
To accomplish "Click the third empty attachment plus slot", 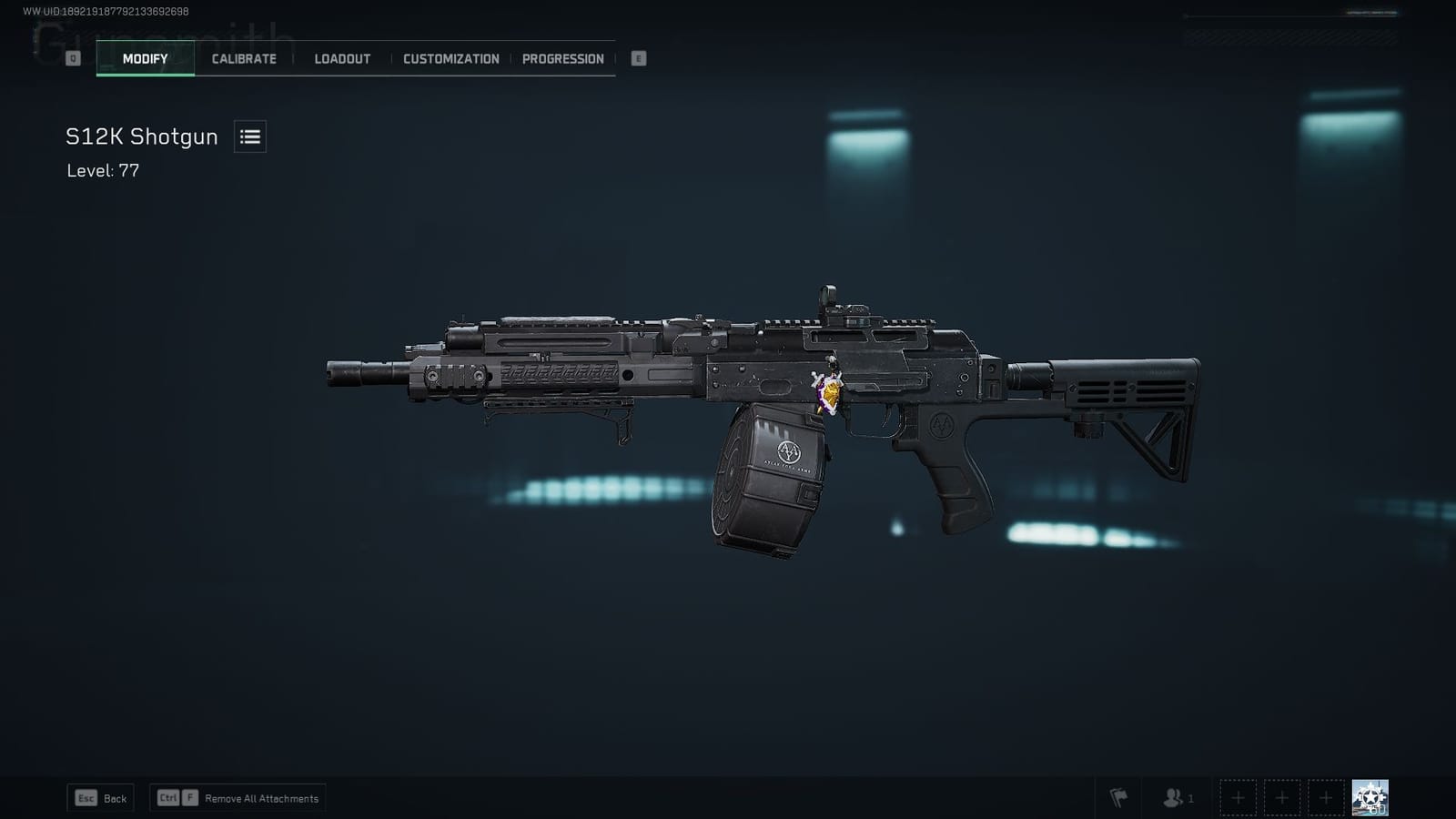I will click(x=1326, y=797).
